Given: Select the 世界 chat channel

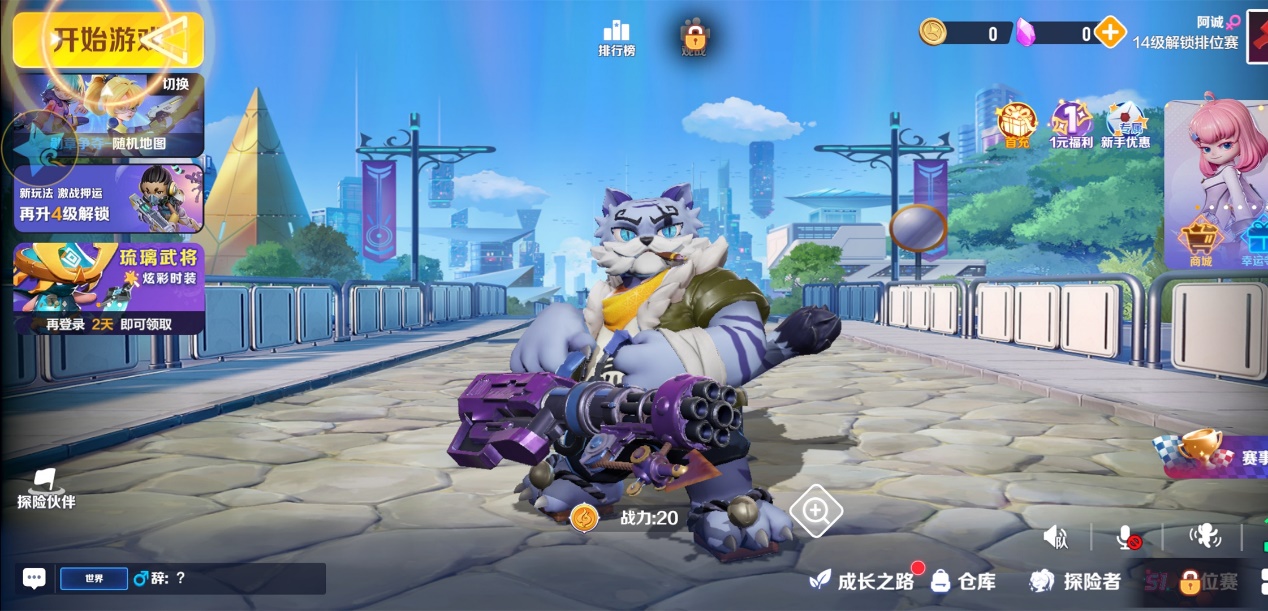Looking at the screenshot, I should coord(94,578).
